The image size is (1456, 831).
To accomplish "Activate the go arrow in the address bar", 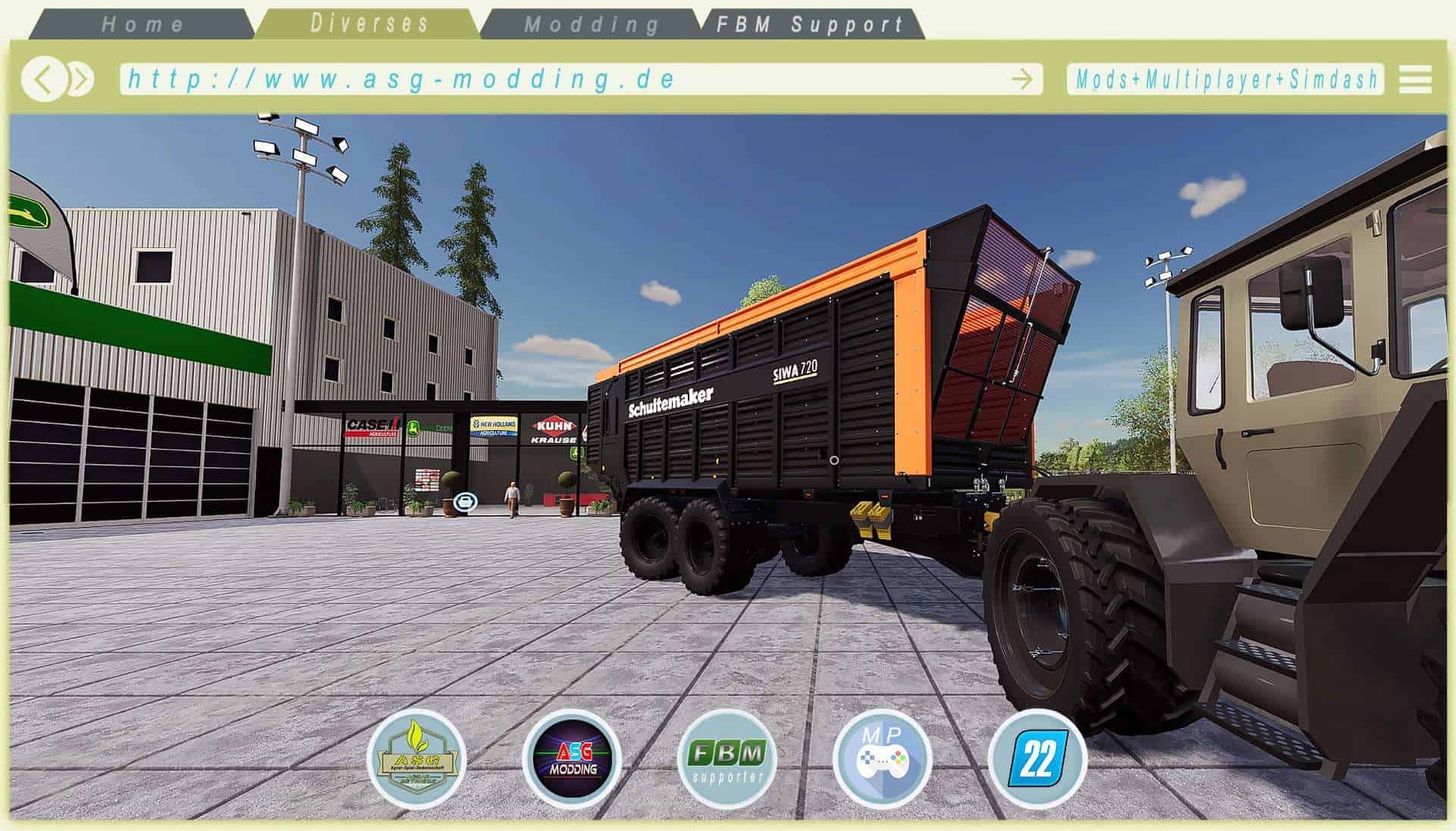I will click(1021, 79).
